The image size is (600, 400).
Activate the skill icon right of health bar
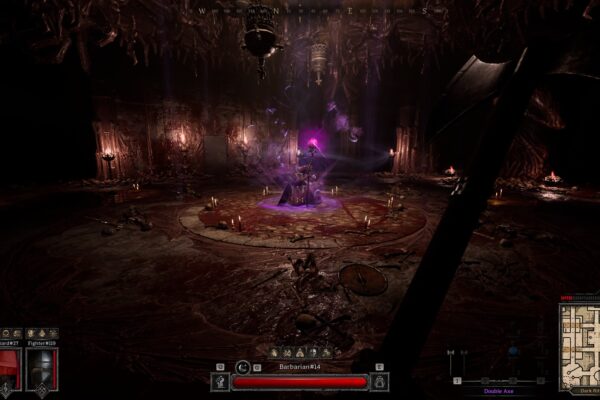click(379, 381)
